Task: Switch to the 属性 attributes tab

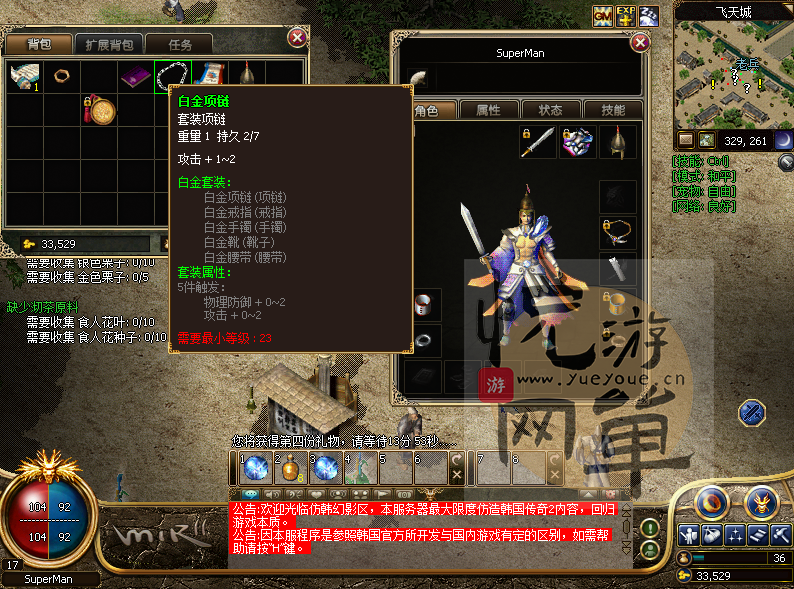Action: (x=488, y=110)
